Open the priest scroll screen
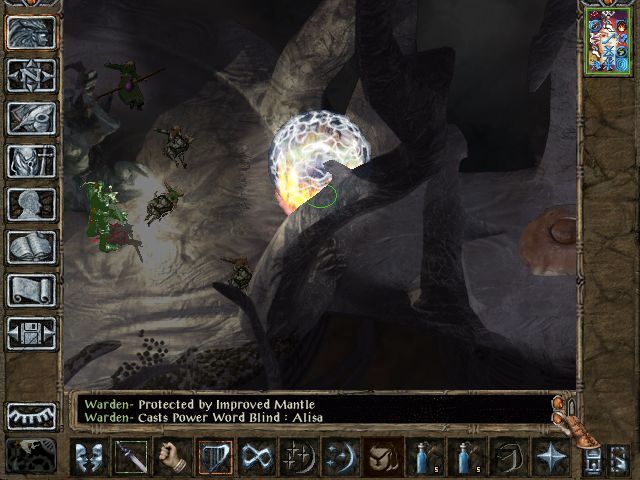640x480 pixels. (31, 290)
